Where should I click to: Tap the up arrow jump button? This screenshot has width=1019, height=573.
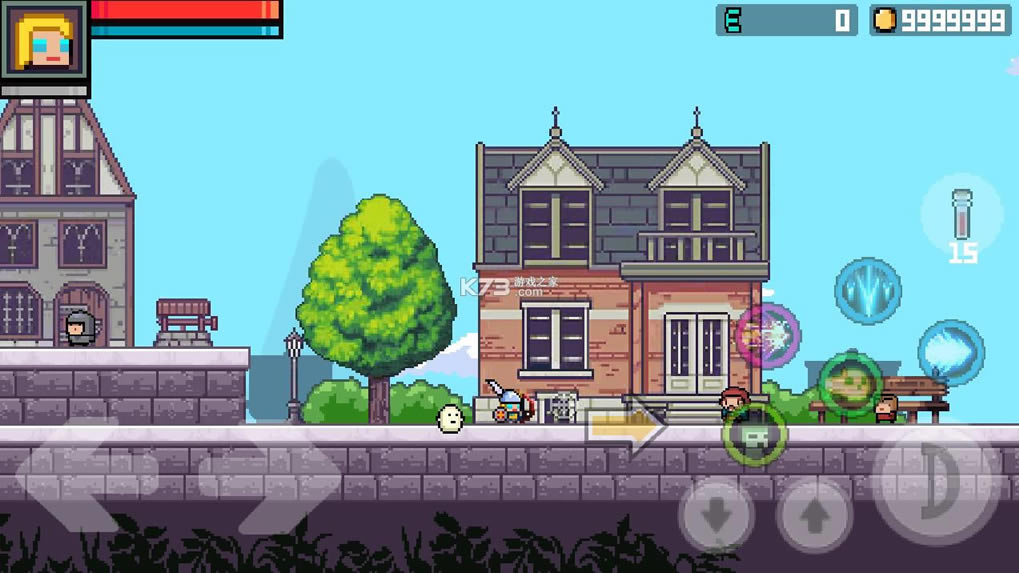(x=815, y=516)
